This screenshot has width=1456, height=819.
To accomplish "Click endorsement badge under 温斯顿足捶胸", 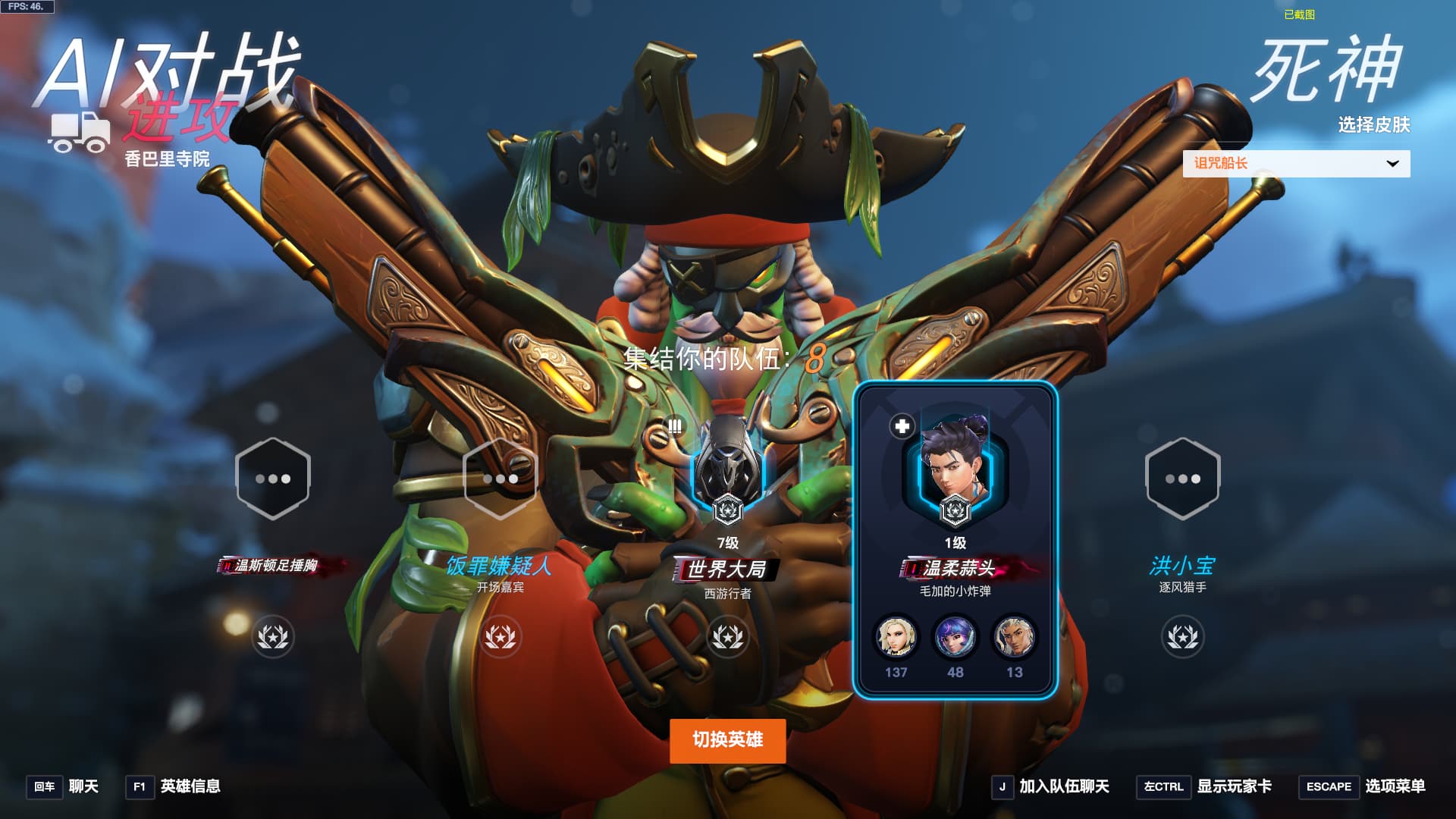I will 273,637.
